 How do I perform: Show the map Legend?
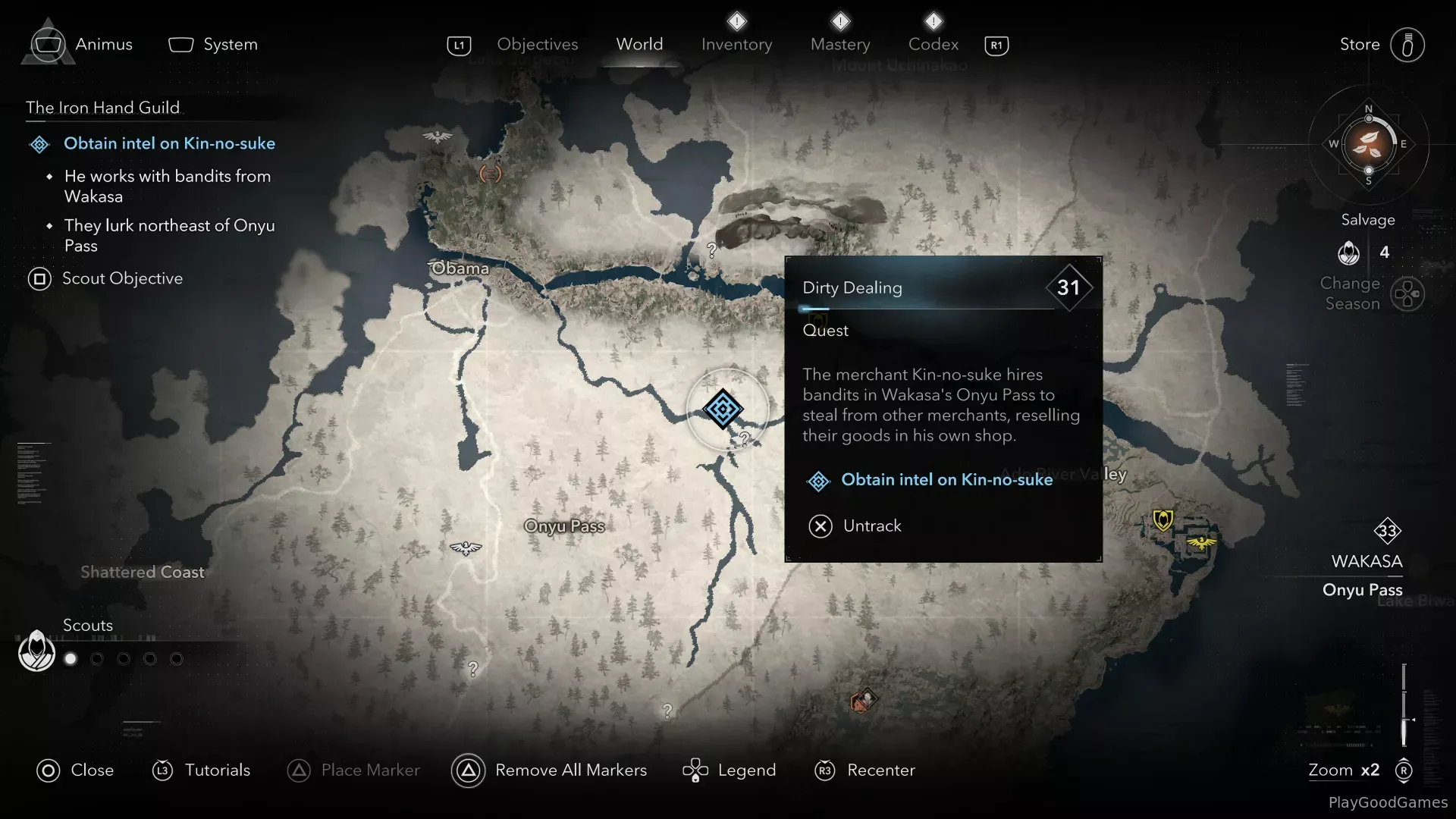pos(730,770)
